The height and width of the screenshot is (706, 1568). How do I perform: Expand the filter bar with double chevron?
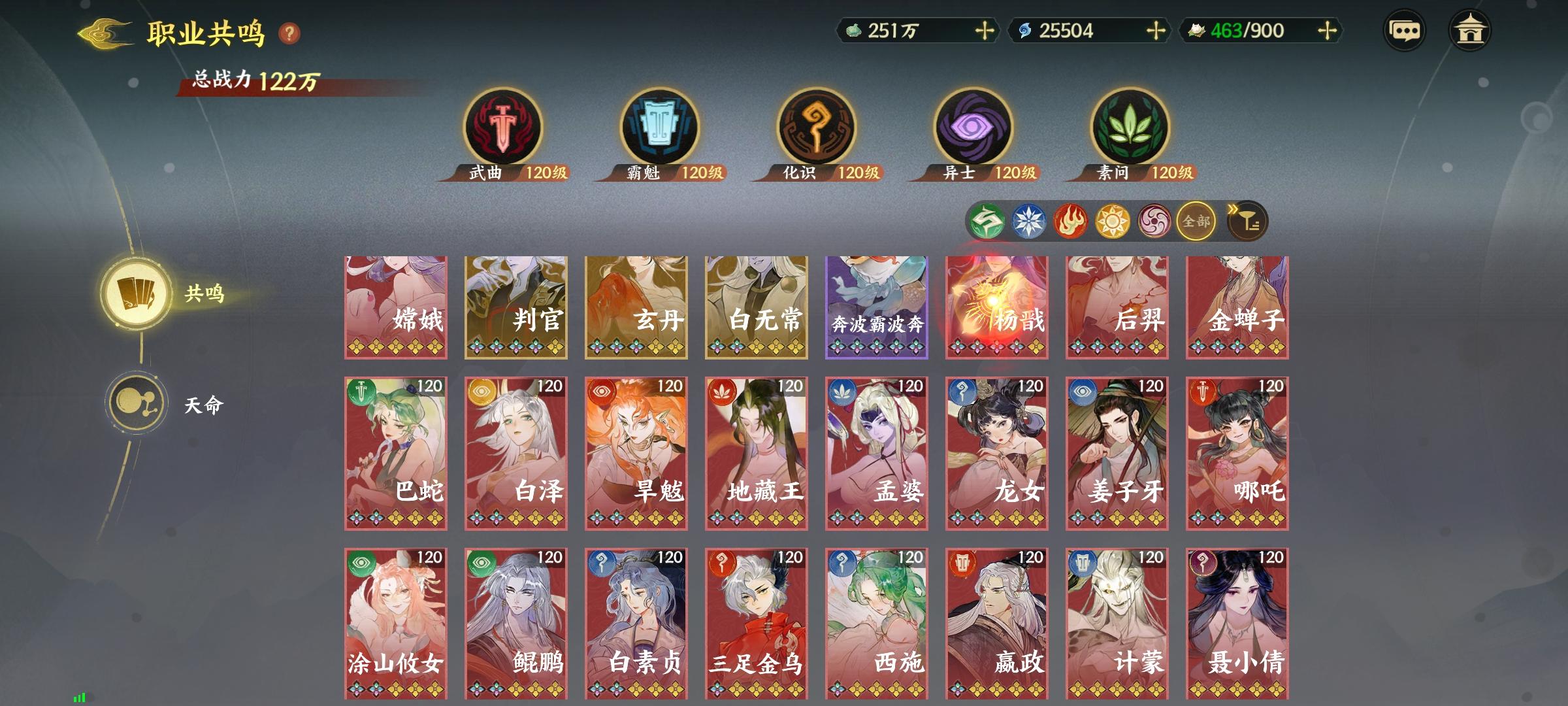[1234, 209]
